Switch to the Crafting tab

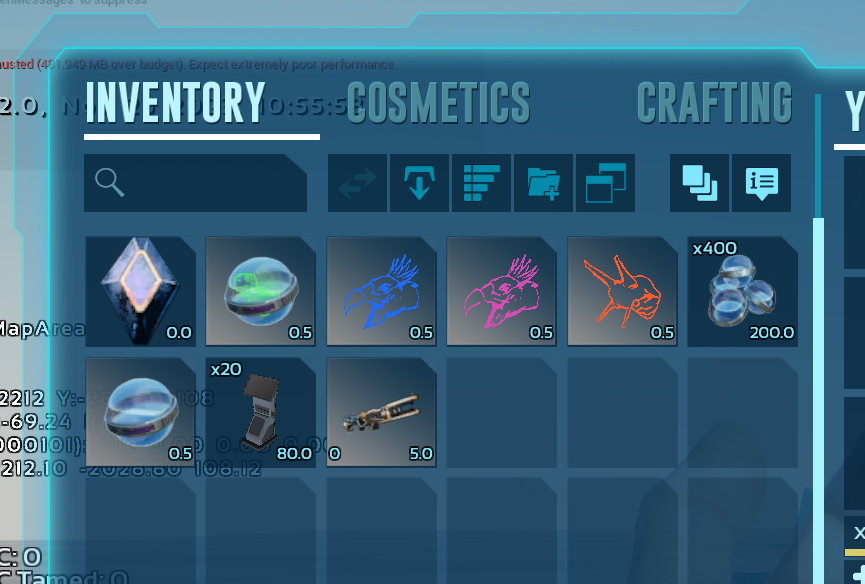[714, 102]
